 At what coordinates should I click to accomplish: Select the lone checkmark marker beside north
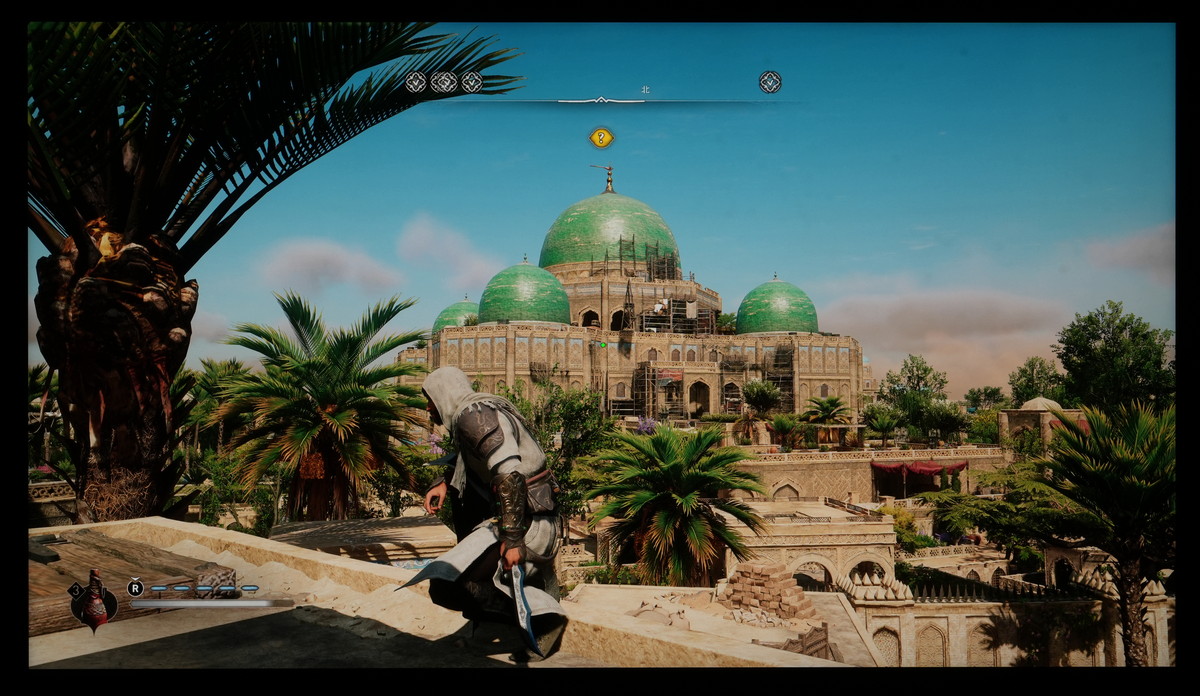pos(769,82)
